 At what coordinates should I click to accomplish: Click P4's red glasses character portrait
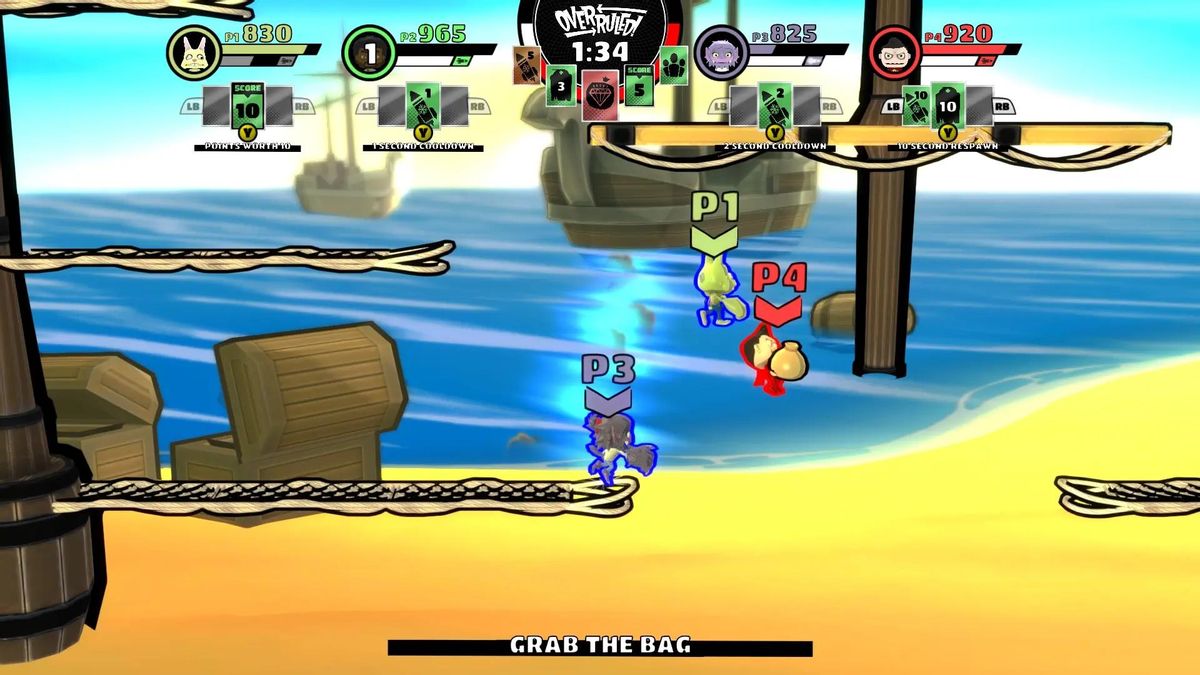pos(894,53)
